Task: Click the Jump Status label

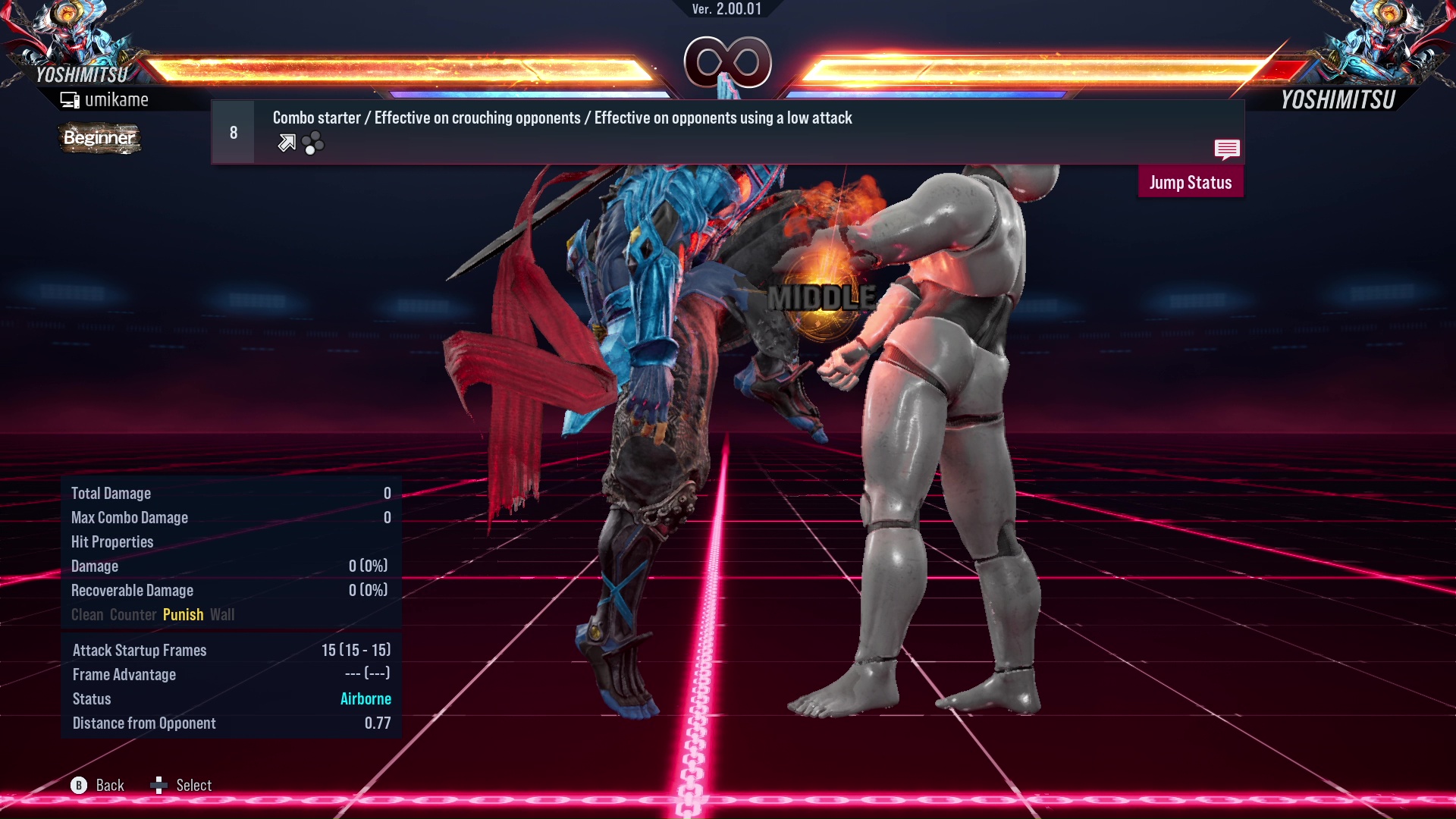Action: 1191,182
